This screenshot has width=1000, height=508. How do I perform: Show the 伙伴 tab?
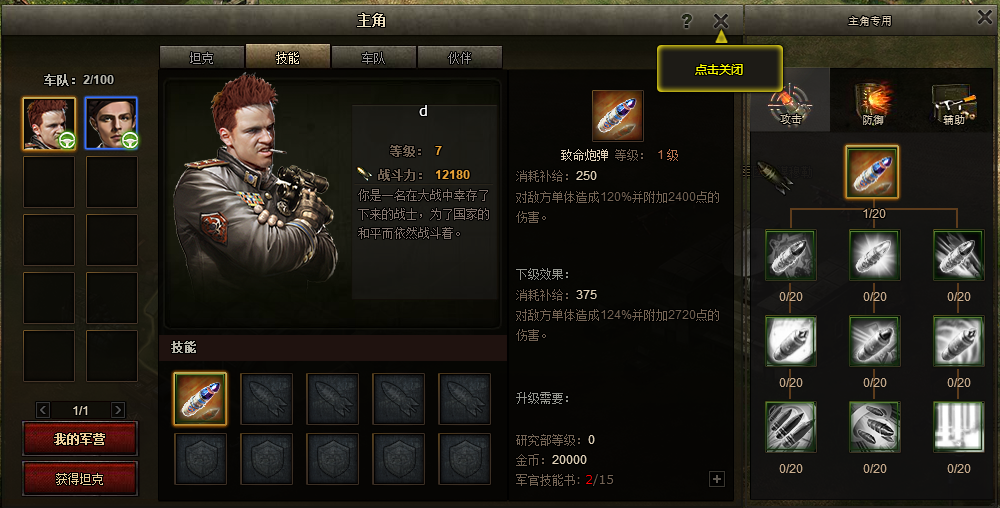[459, 58]
